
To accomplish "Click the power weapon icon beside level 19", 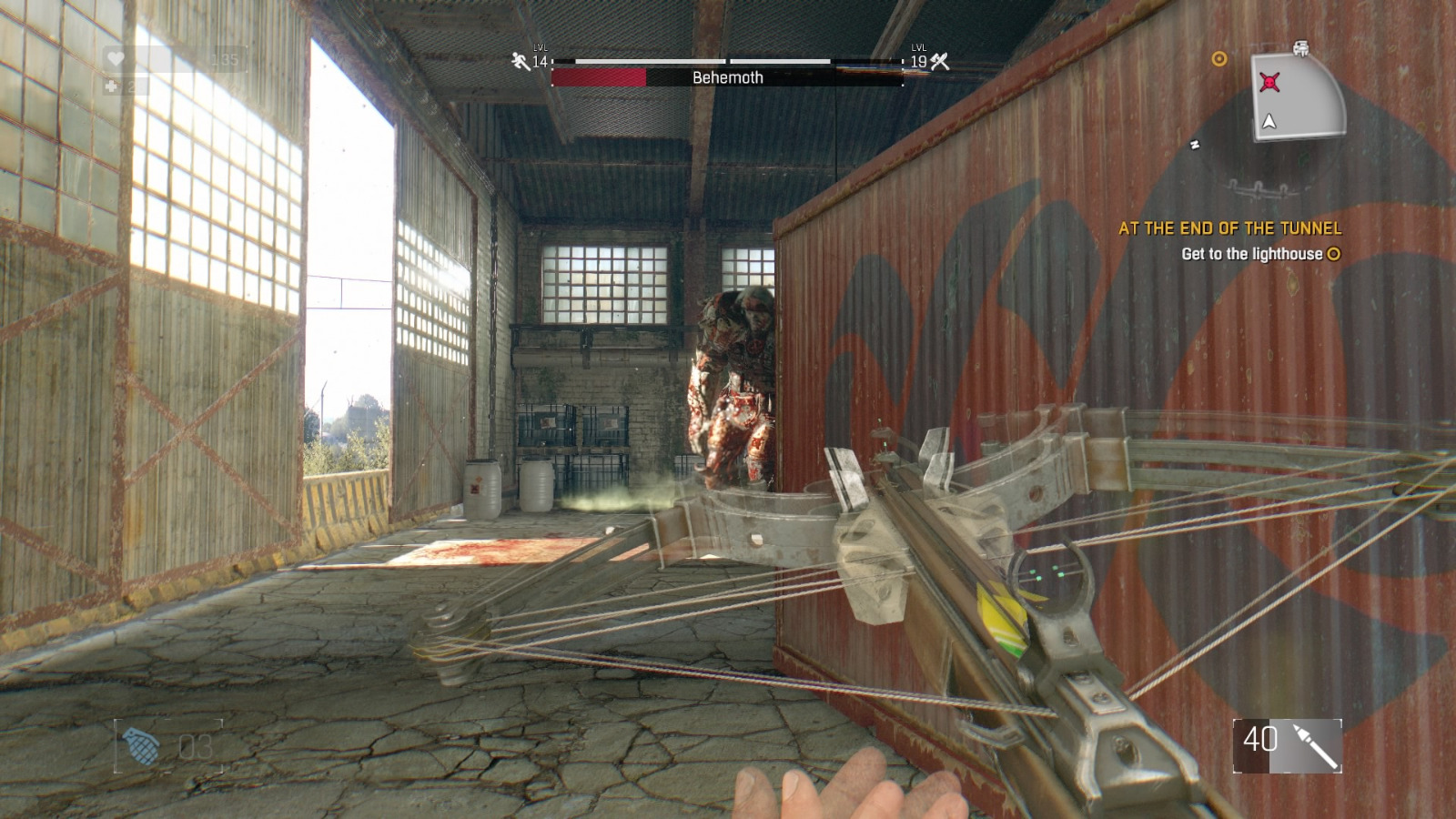I will point(938,62).
